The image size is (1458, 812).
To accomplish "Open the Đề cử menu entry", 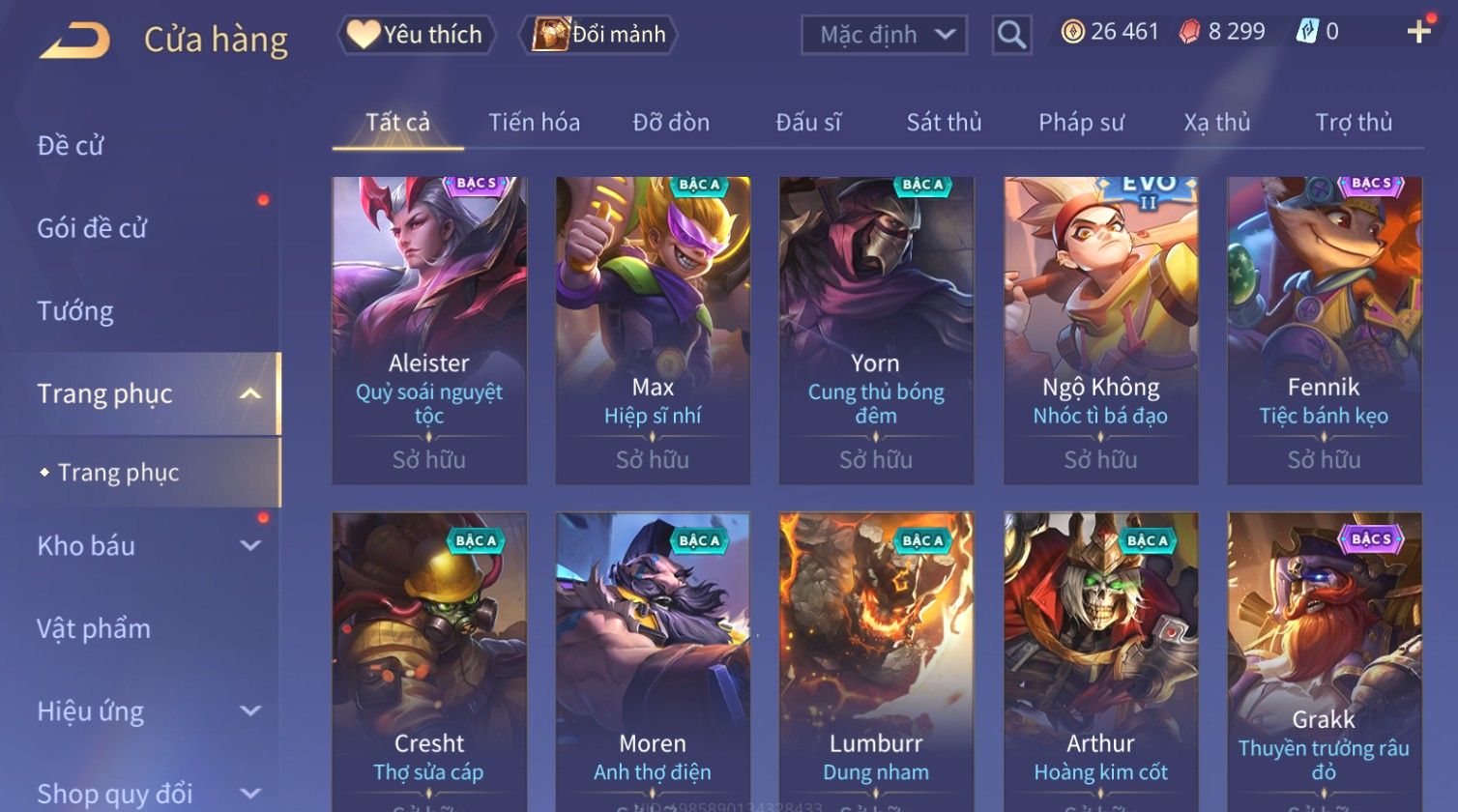I will pos(71,146).
